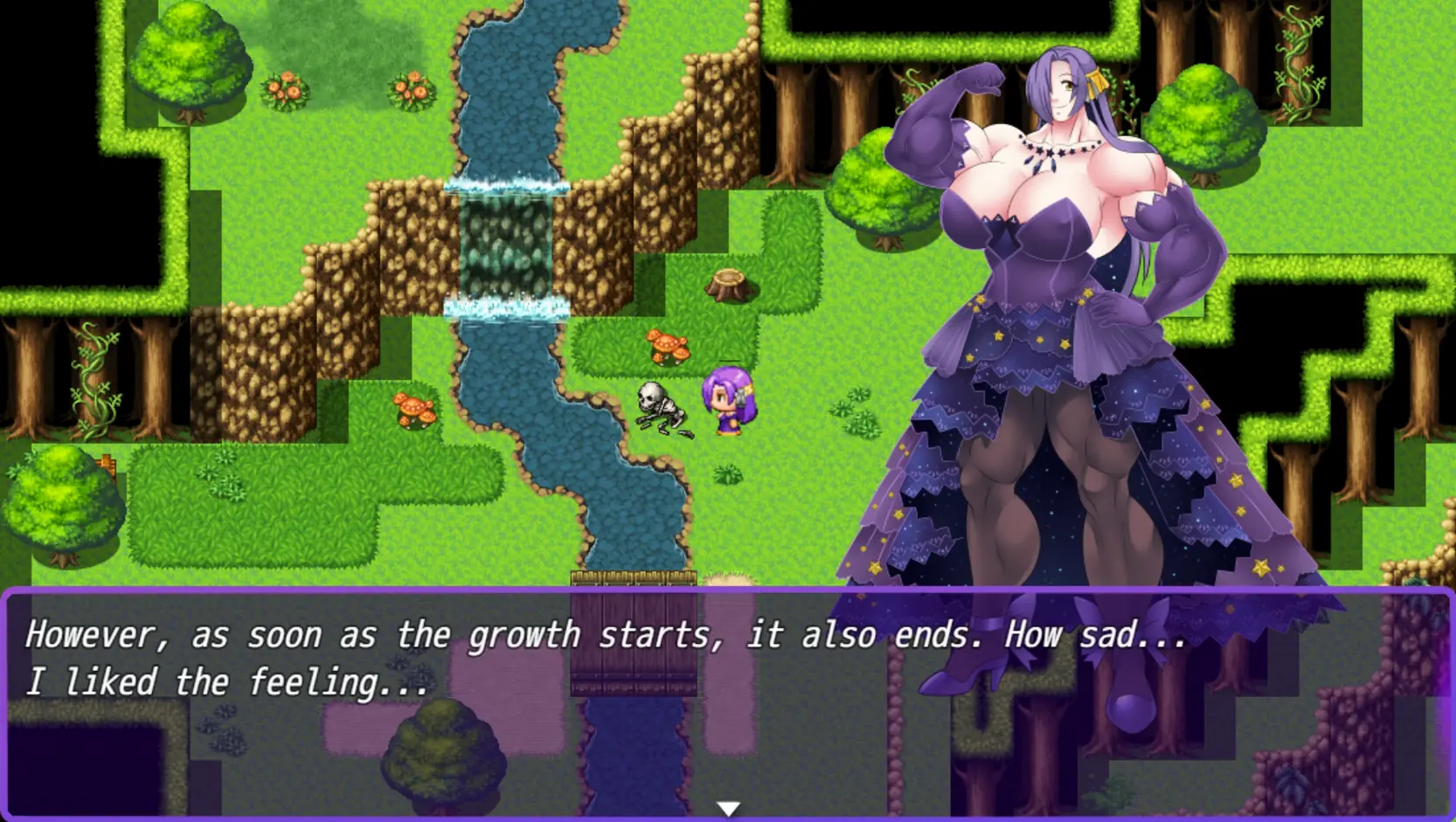The height and width of the screenshot is (822, 1456).
Task: Click the dialogue continue arrow
Action: [x=728, y=809]
